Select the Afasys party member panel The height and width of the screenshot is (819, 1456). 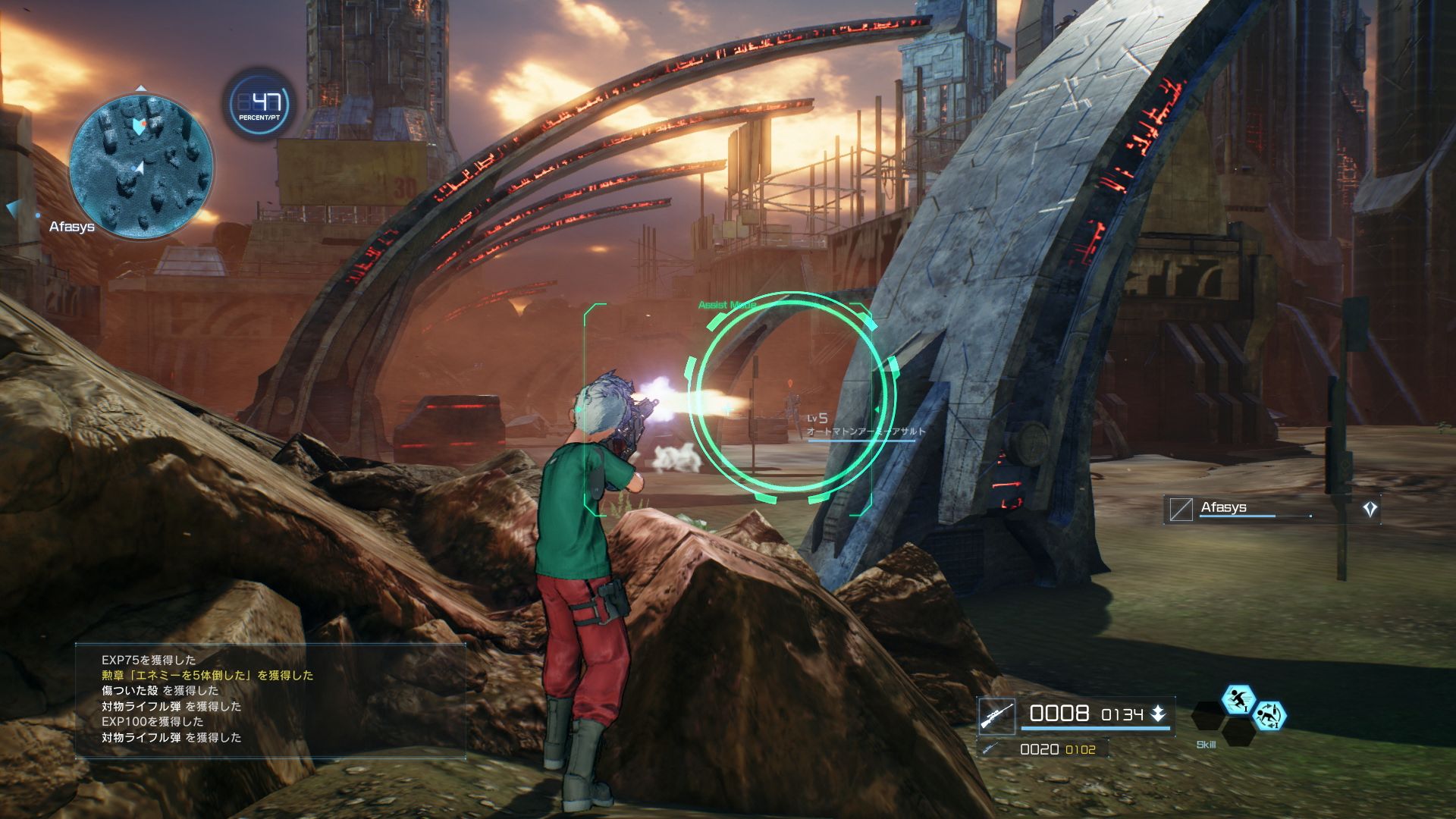click(x=1272, y=509)
